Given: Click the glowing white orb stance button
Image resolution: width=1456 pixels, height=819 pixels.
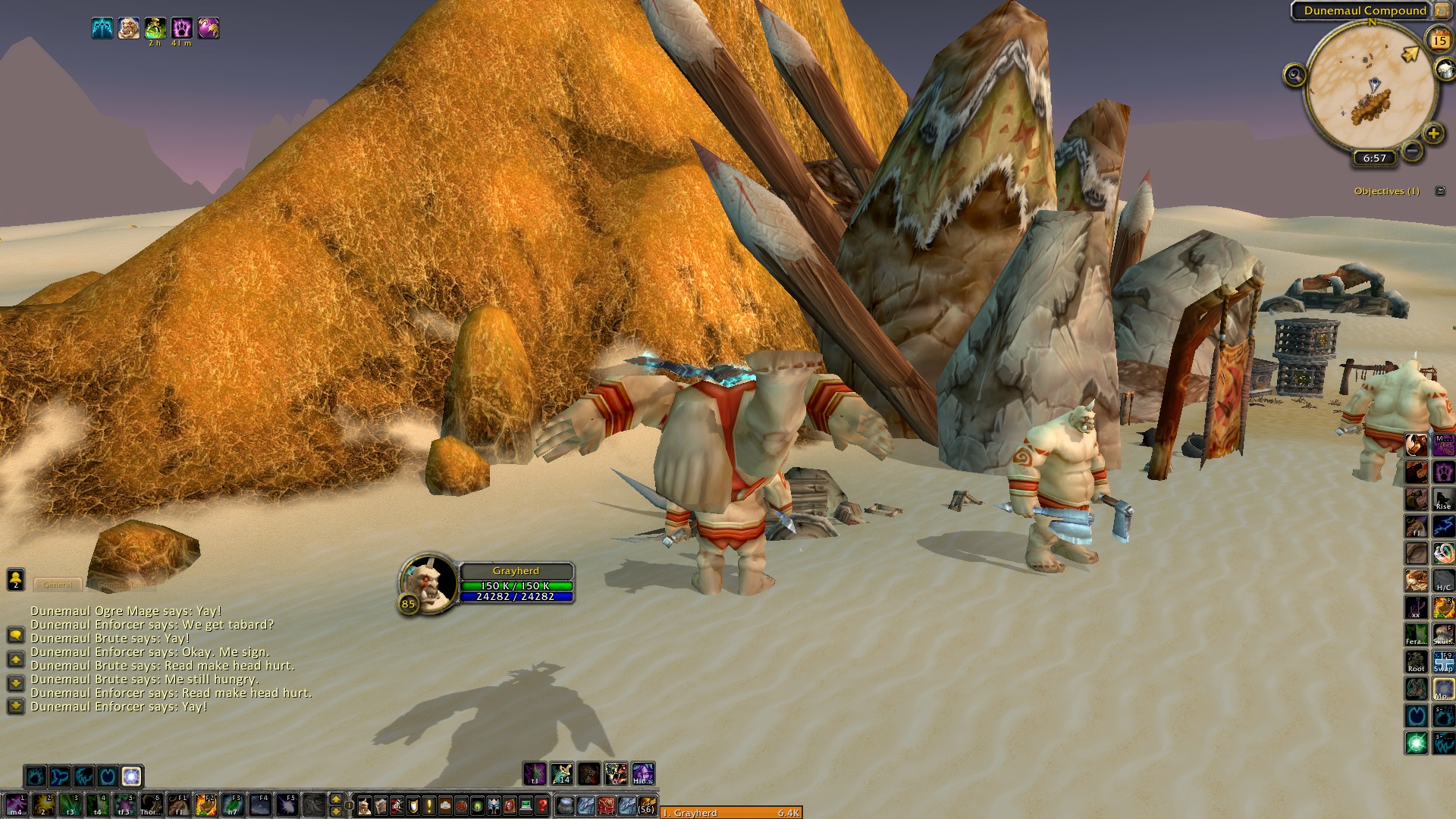Looking at the screenshot, I should coord(131,776).
